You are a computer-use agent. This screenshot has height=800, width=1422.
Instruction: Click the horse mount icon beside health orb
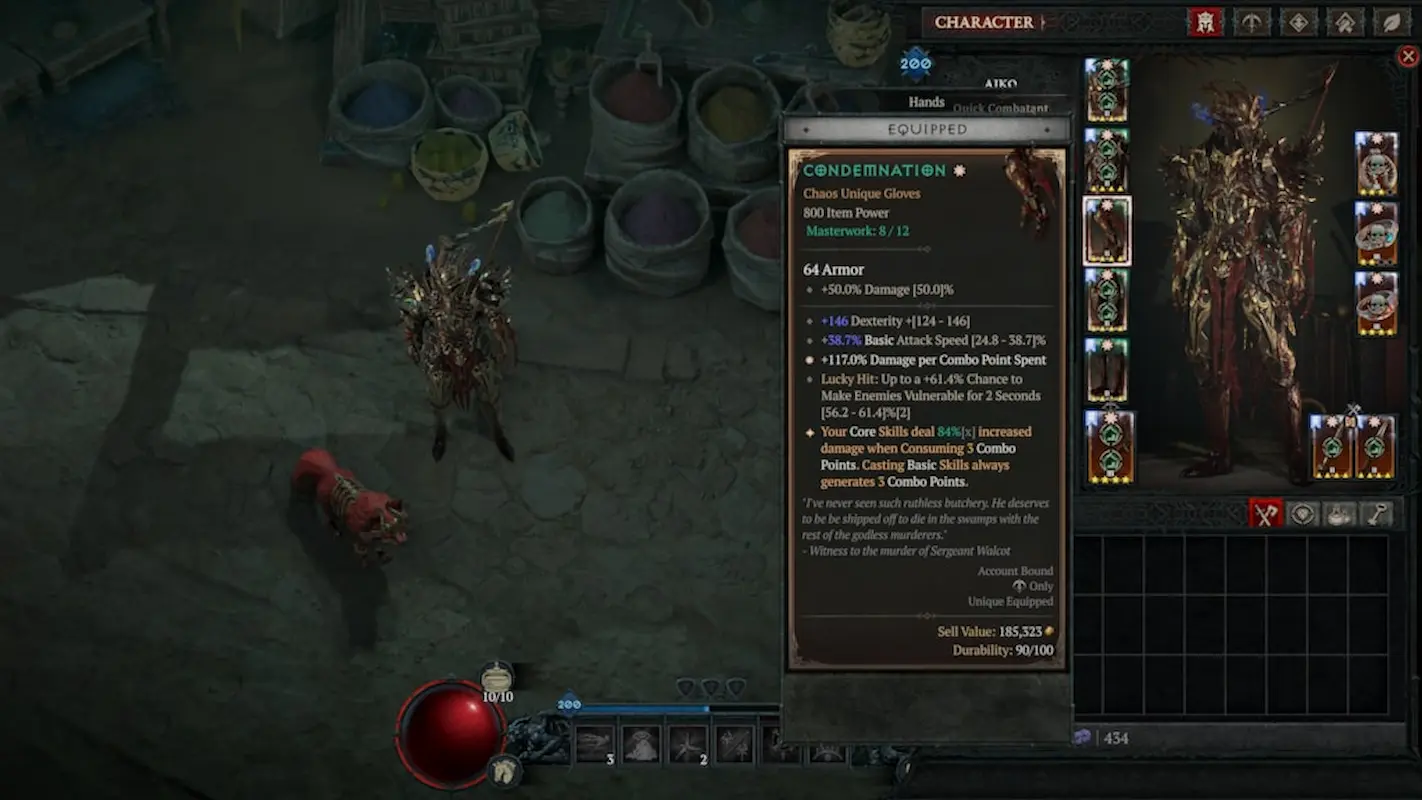pyautogui.click(x=504, y=769)
